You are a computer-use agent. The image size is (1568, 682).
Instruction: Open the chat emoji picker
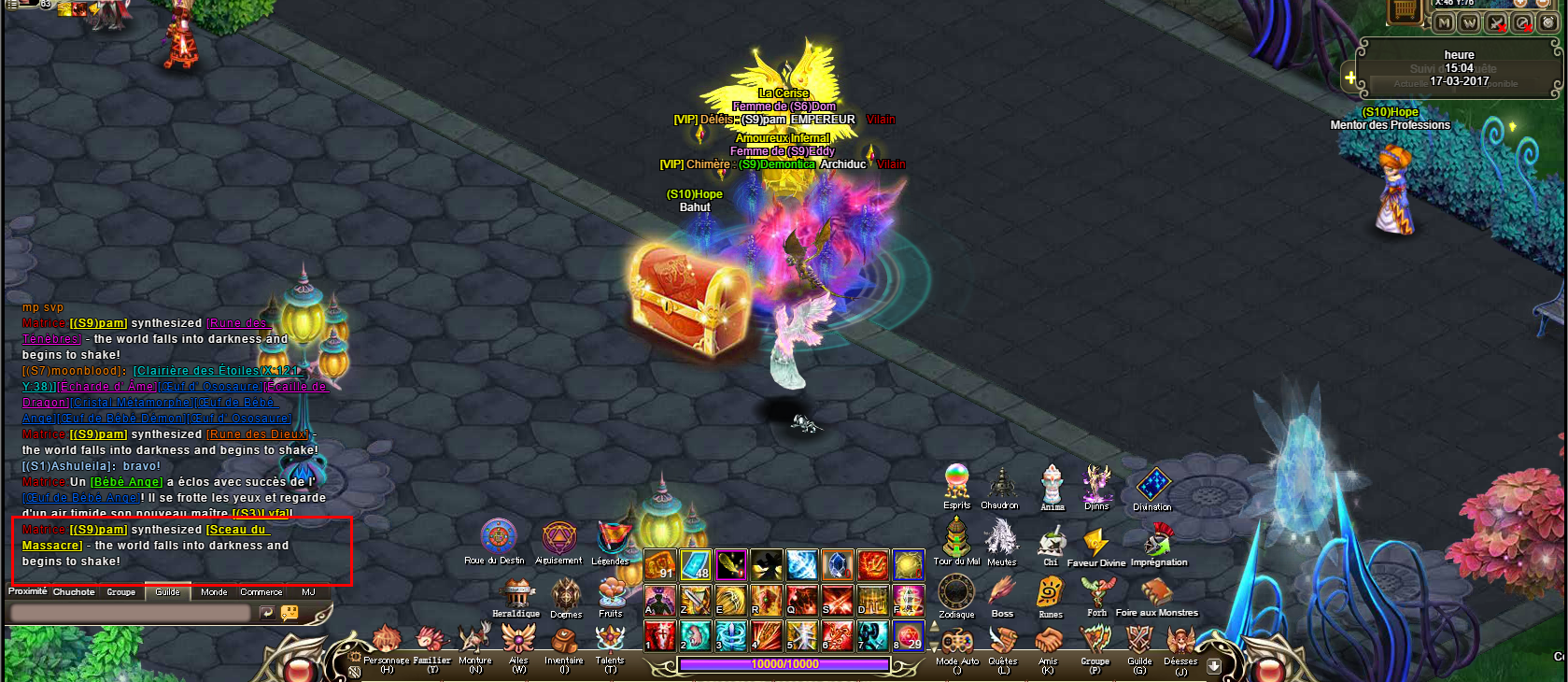(290, 613)
